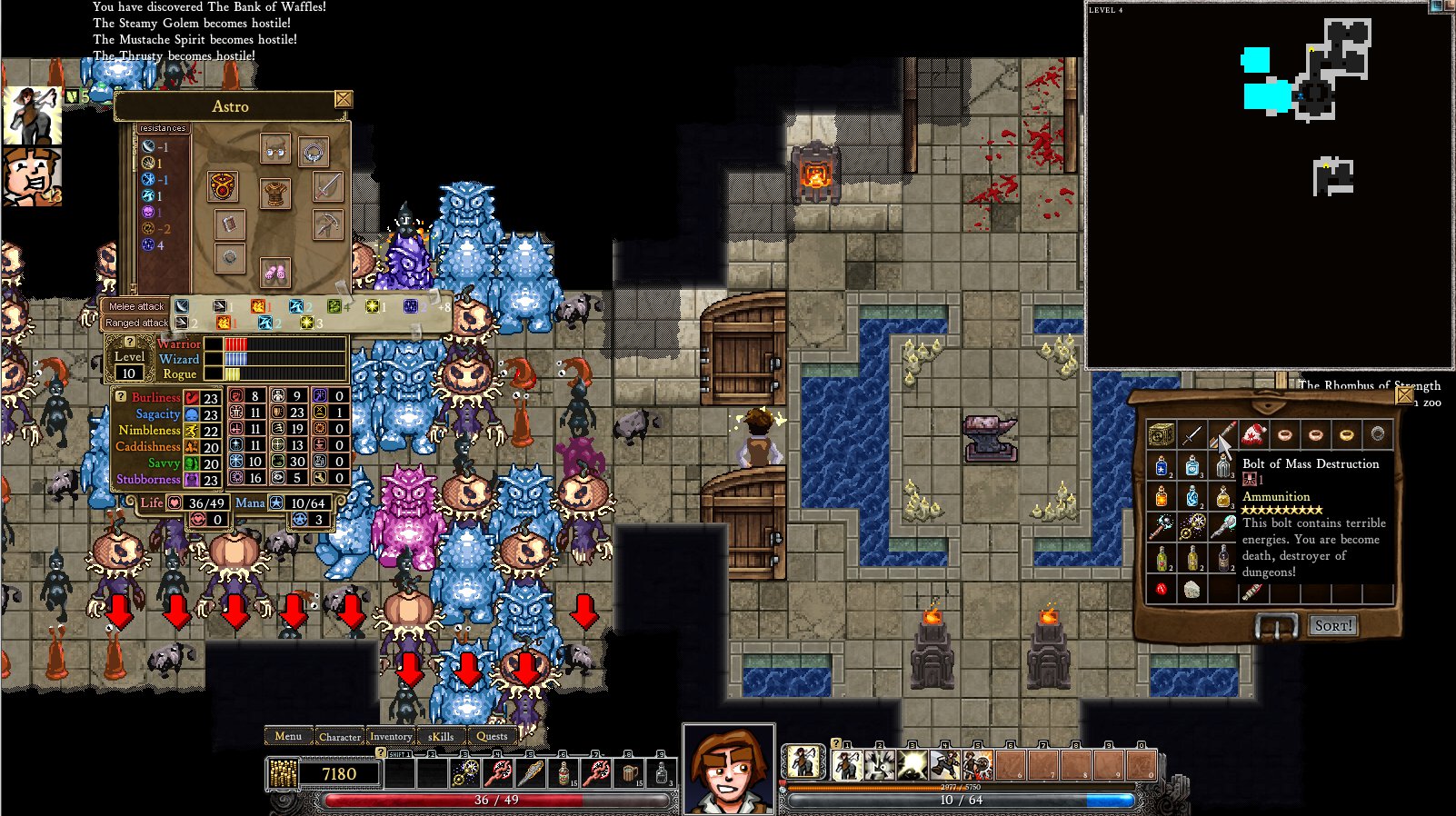
Task: Toggle the Inventory button
Action: coord(391,737)
